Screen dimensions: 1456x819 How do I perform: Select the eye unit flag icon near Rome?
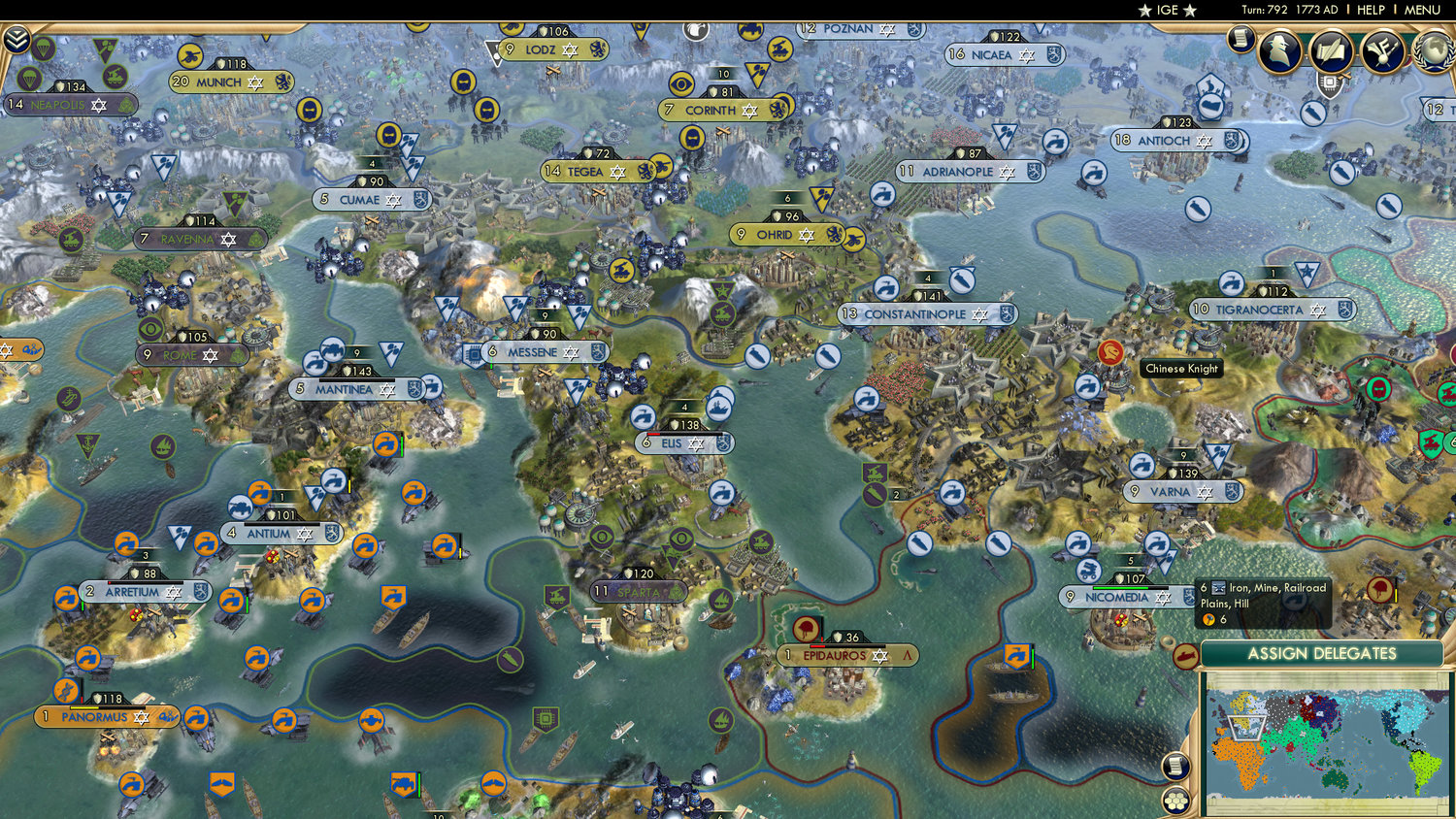[149, 330]
